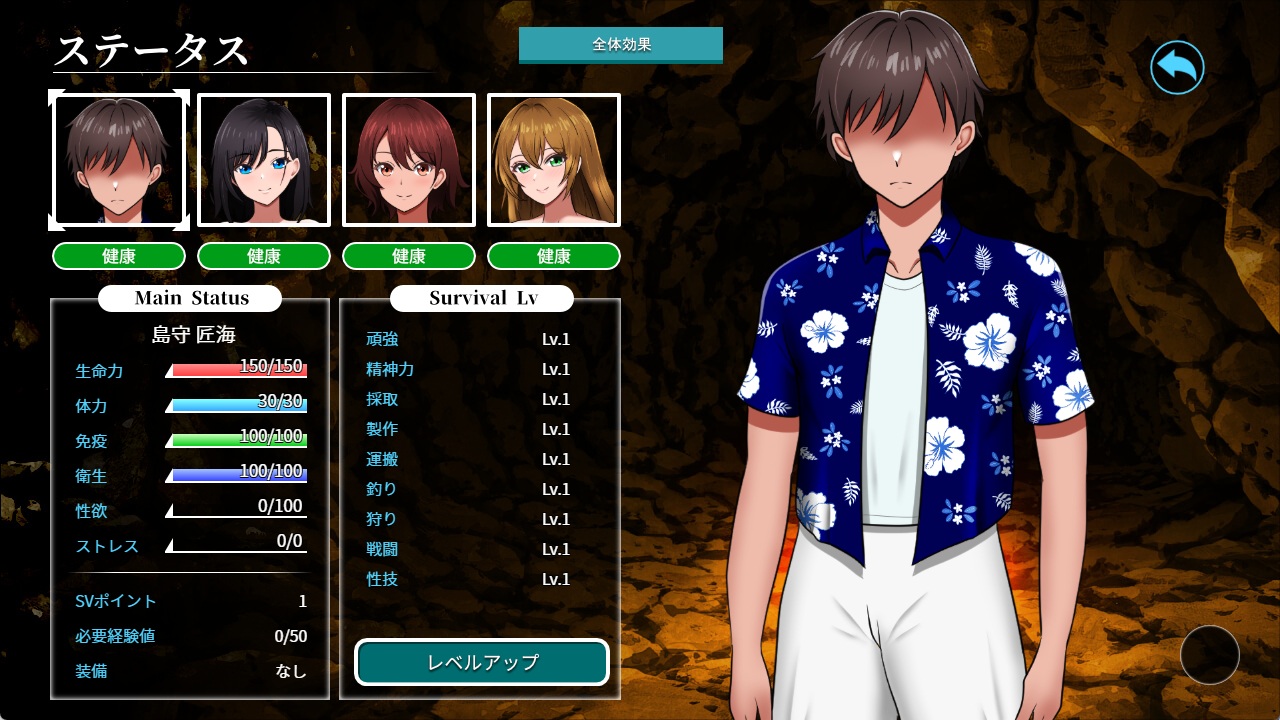This screenshot has height=720, width=1280.
Task: Select the 頑強 survival skill row
Action: click(x=468, y=339)
